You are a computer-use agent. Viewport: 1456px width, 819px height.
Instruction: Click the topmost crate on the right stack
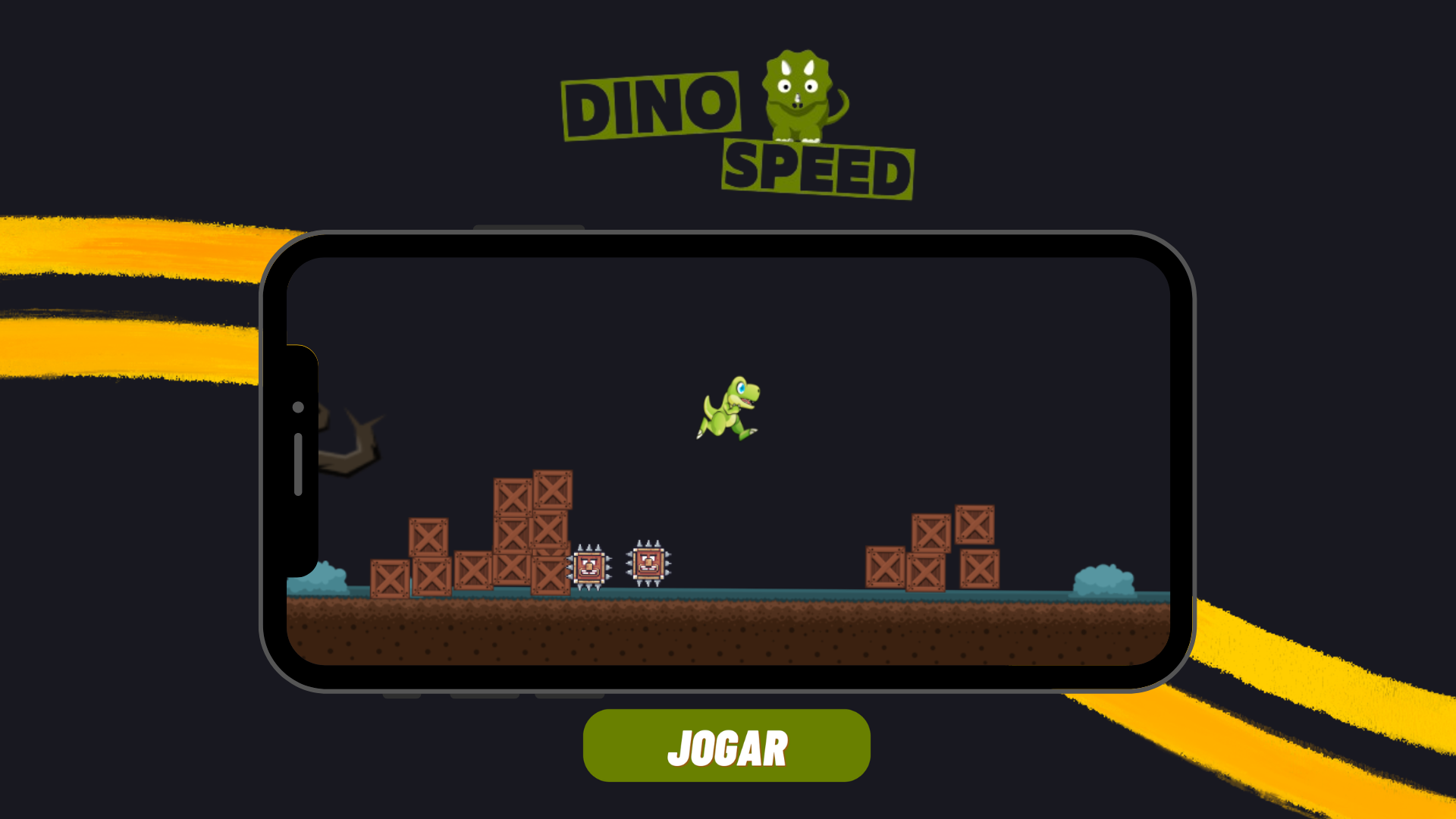click(x=973, y=525)
